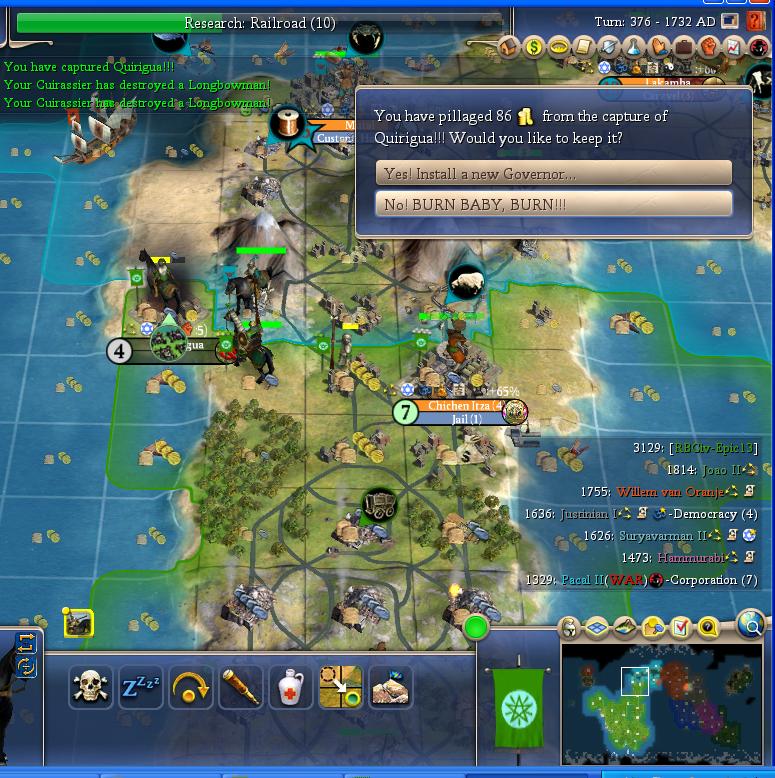Click the green end-turn button
Viewport: 775px width, 778px height.
pyautogui.click(x=476, y=628)
